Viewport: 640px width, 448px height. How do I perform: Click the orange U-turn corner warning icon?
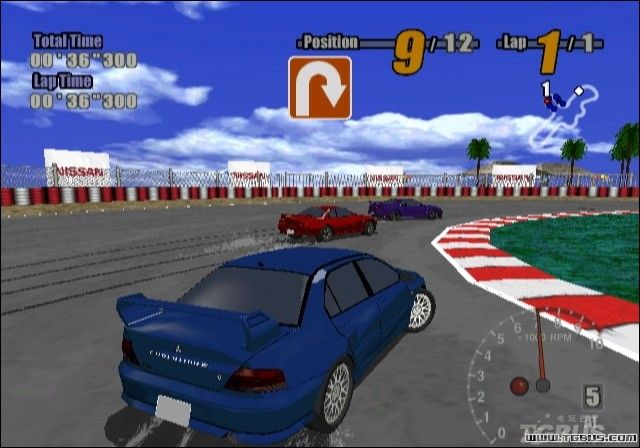click(x=320, y=88)
